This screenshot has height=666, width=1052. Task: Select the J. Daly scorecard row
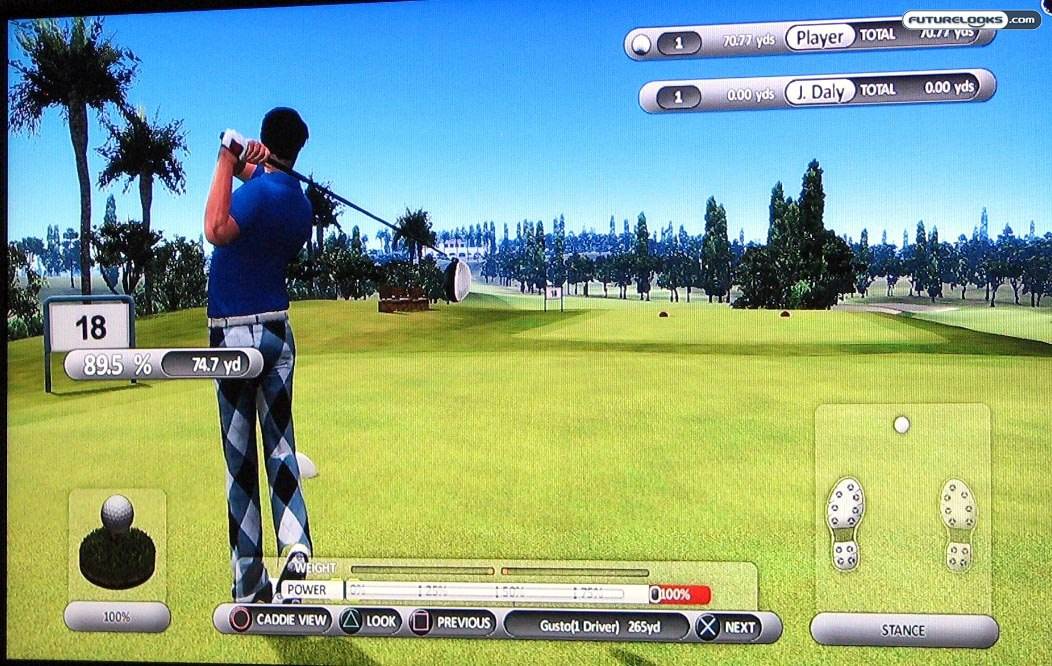point(816,92)
